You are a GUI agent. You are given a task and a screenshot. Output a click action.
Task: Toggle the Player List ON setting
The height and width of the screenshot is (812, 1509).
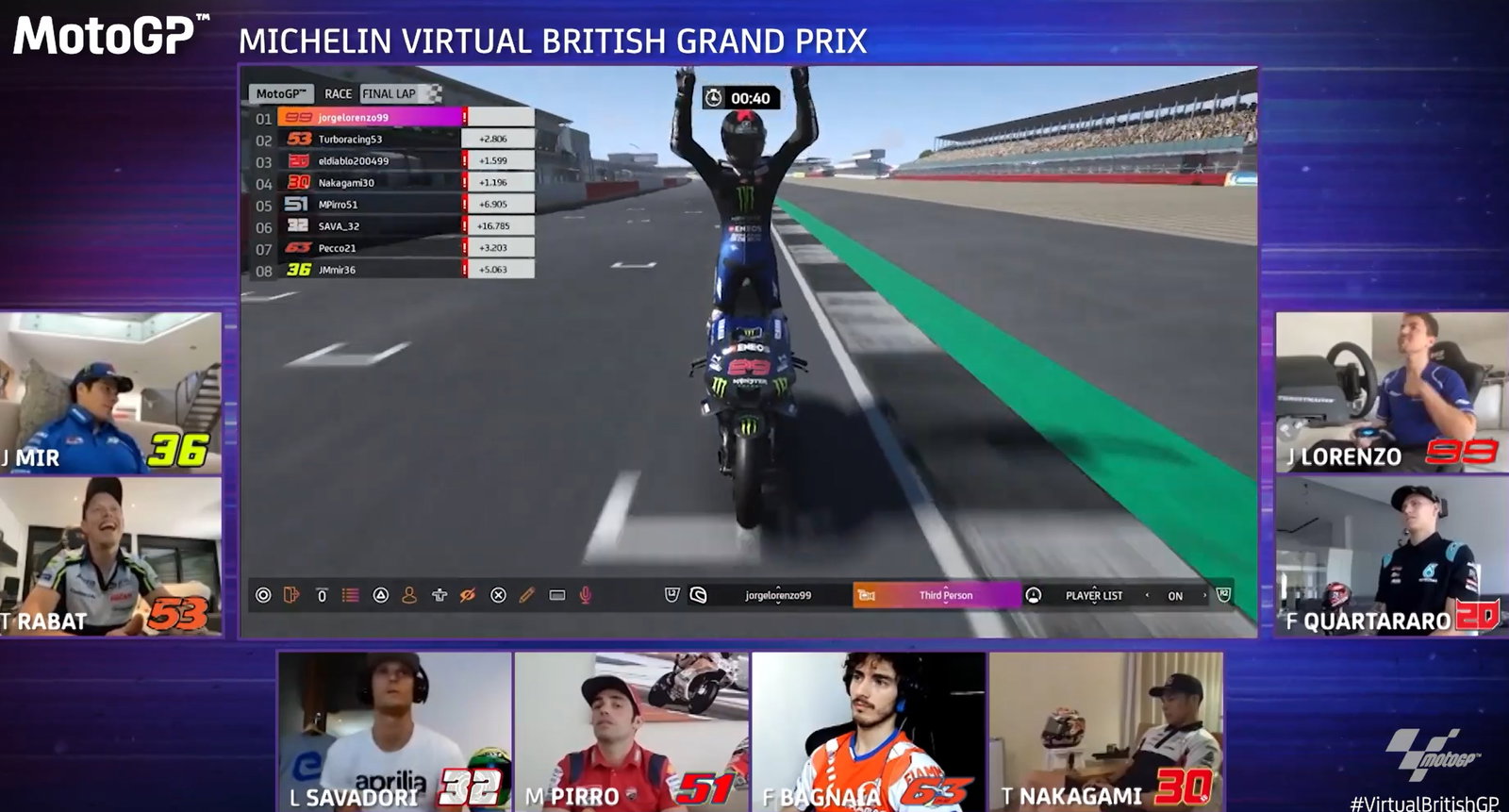(1174, 596)
